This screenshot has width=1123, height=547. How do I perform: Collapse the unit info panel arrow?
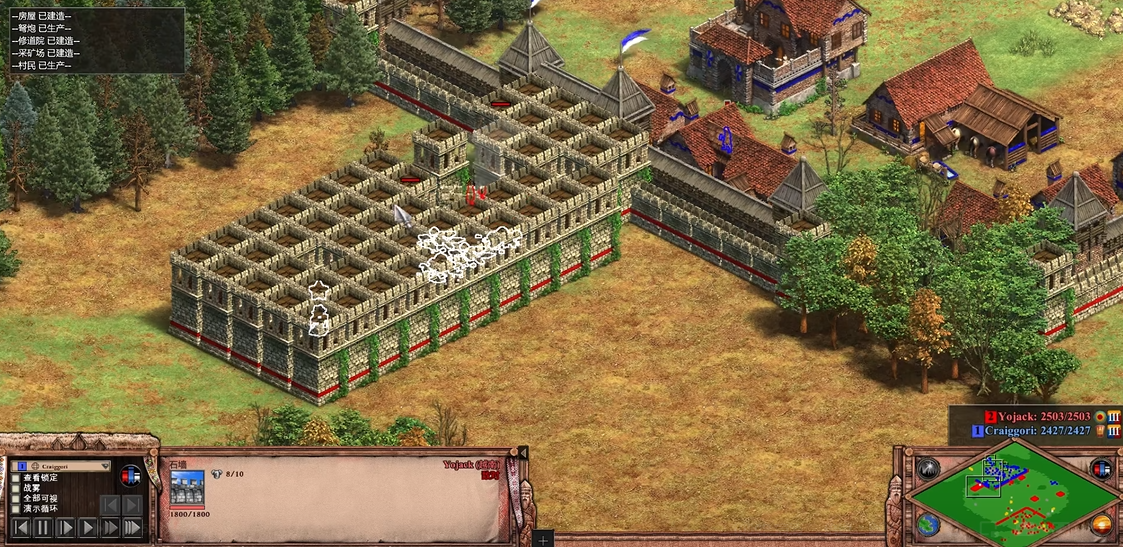[x=521, y=454]
